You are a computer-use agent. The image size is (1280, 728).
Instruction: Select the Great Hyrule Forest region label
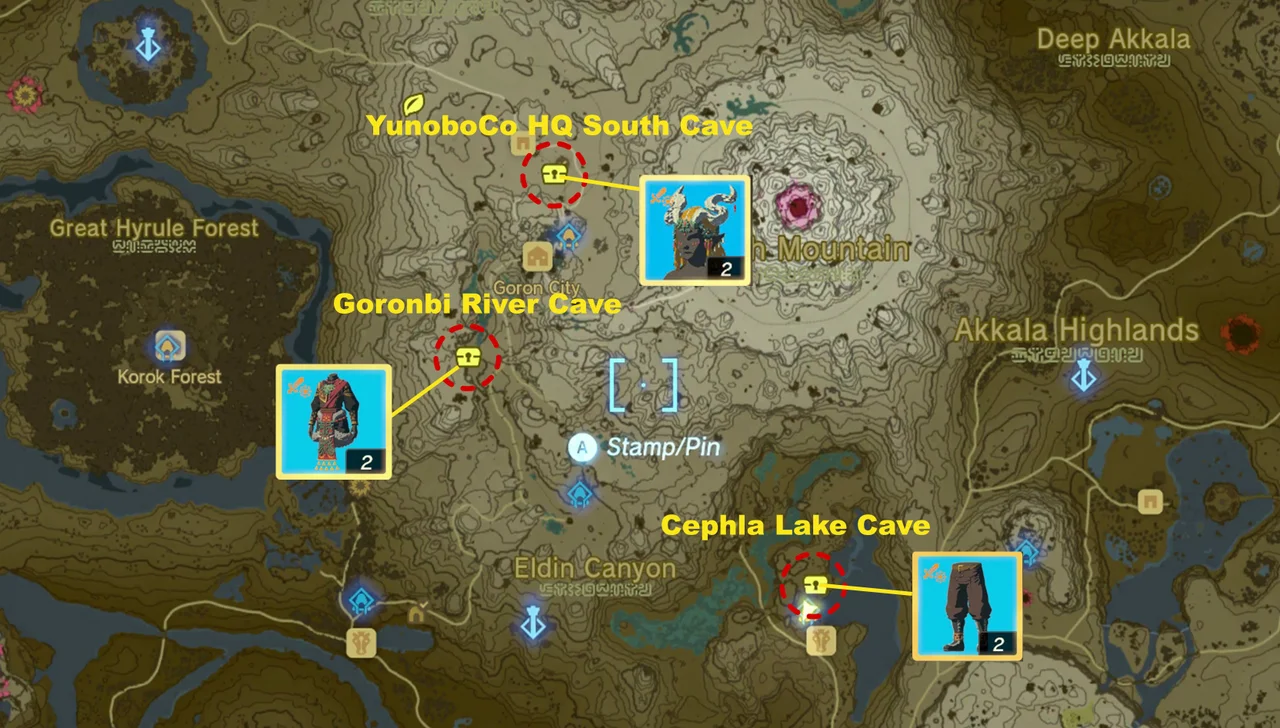pyautogui.click(x=154, y=228)
